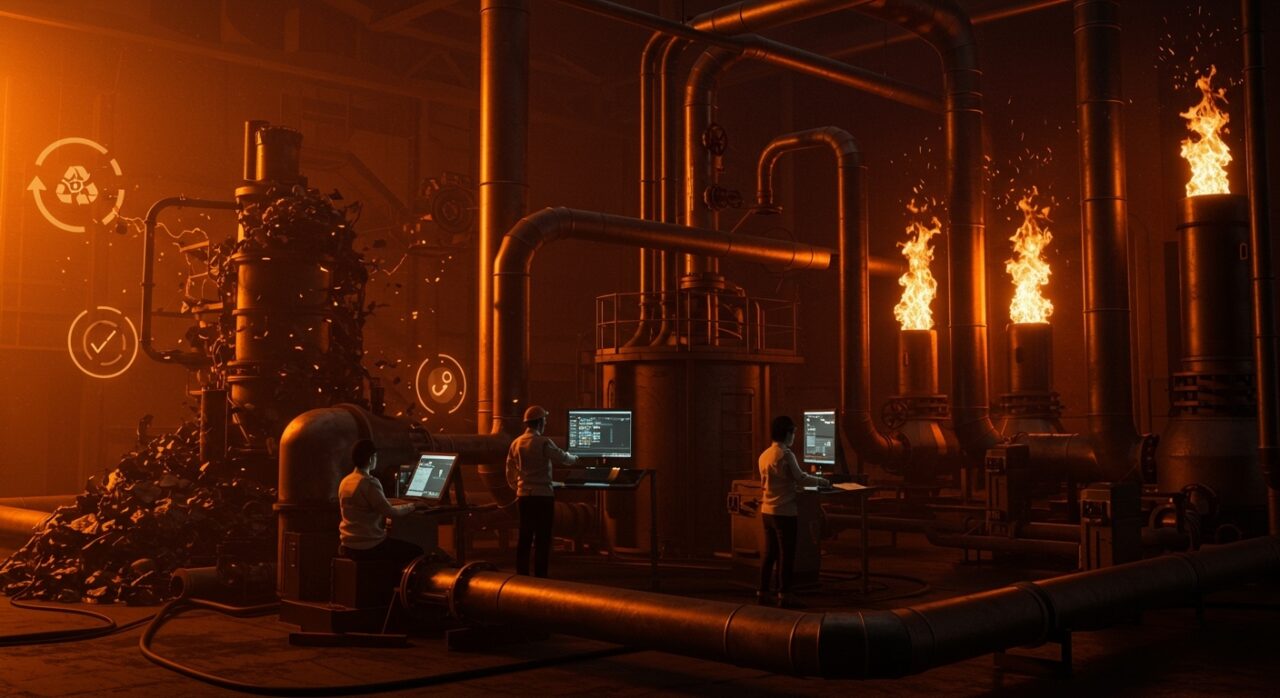Select the round checkmark icon
Screen dimensions: 1280x698
102,342
